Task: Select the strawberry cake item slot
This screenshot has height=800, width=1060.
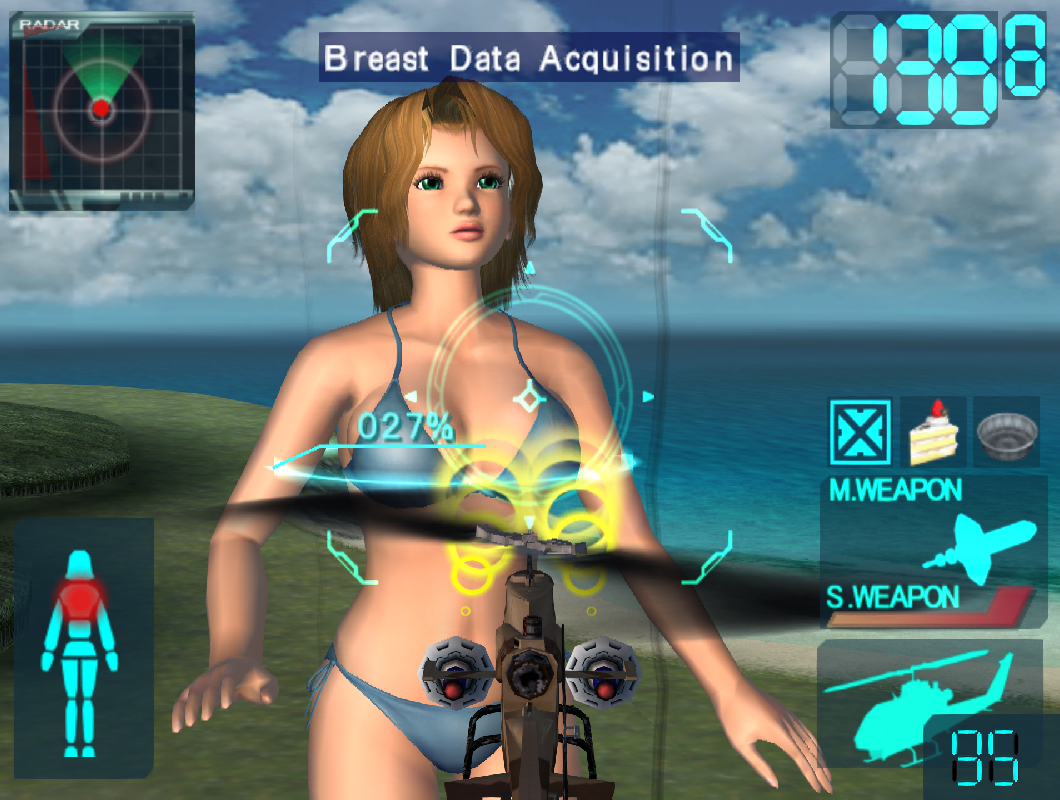Action: (933, 432)
